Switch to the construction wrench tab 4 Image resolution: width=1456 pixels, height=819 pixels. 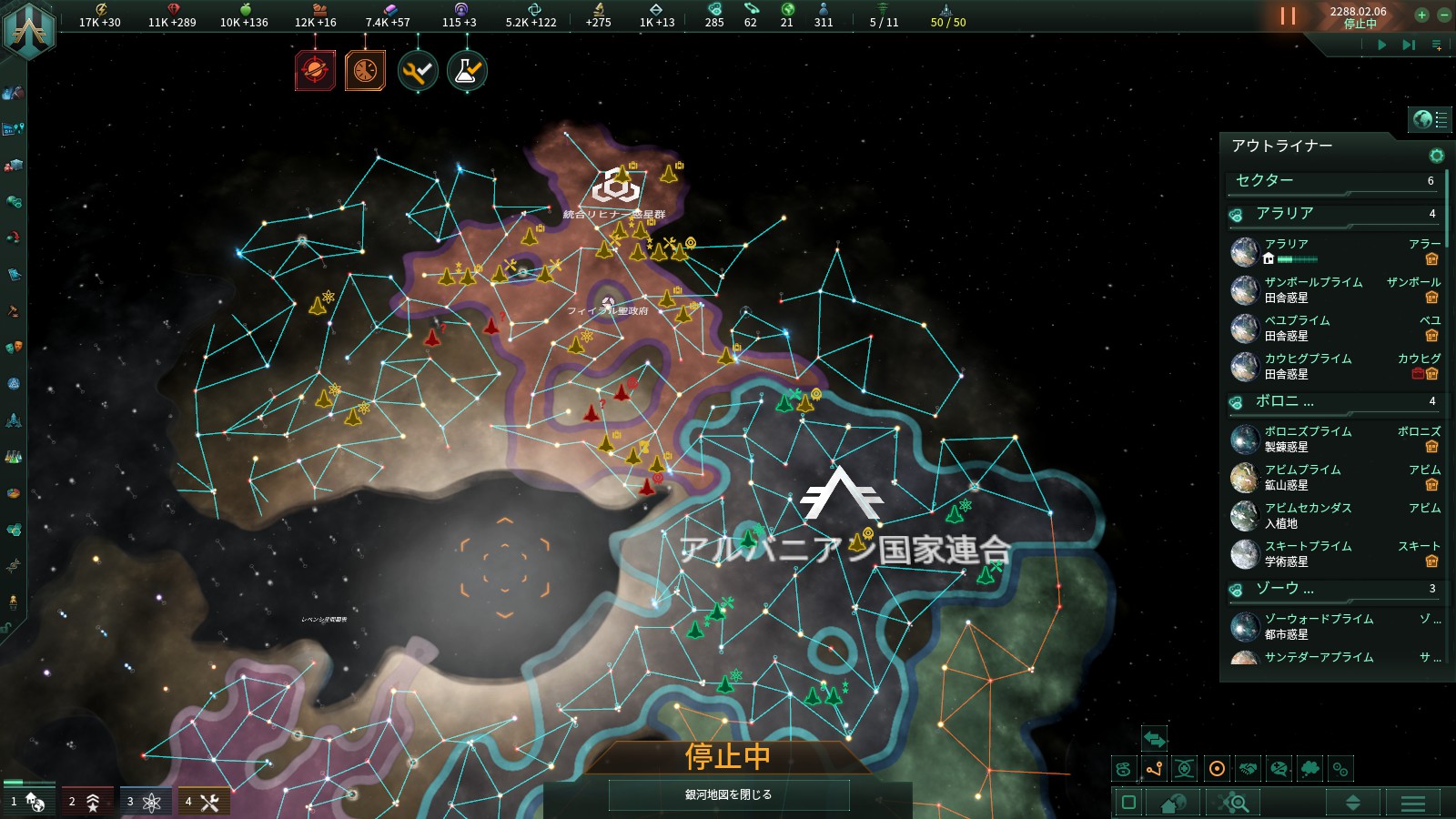(x=203, y=801)
